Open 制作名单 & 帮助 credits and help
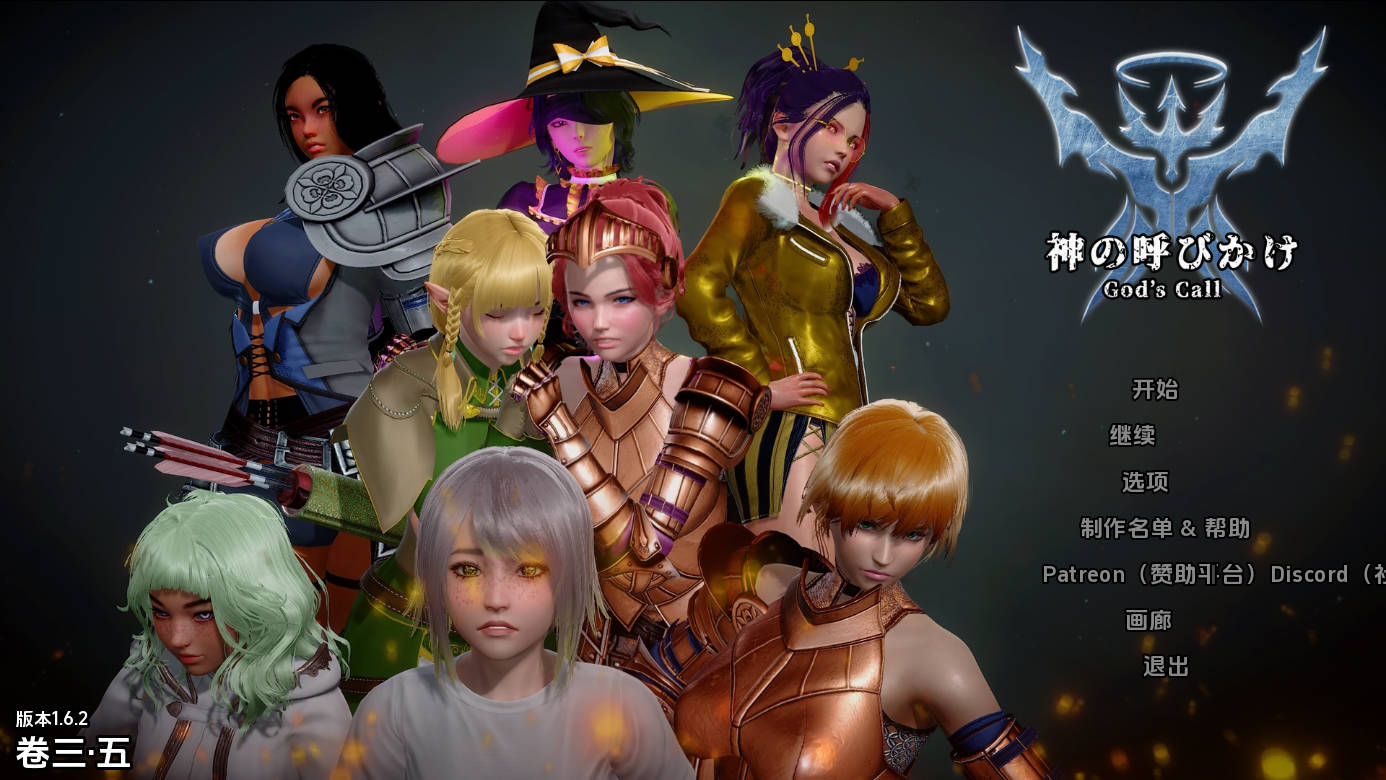The height and width of the screenshot is (780, 1386). [1165, 528]
